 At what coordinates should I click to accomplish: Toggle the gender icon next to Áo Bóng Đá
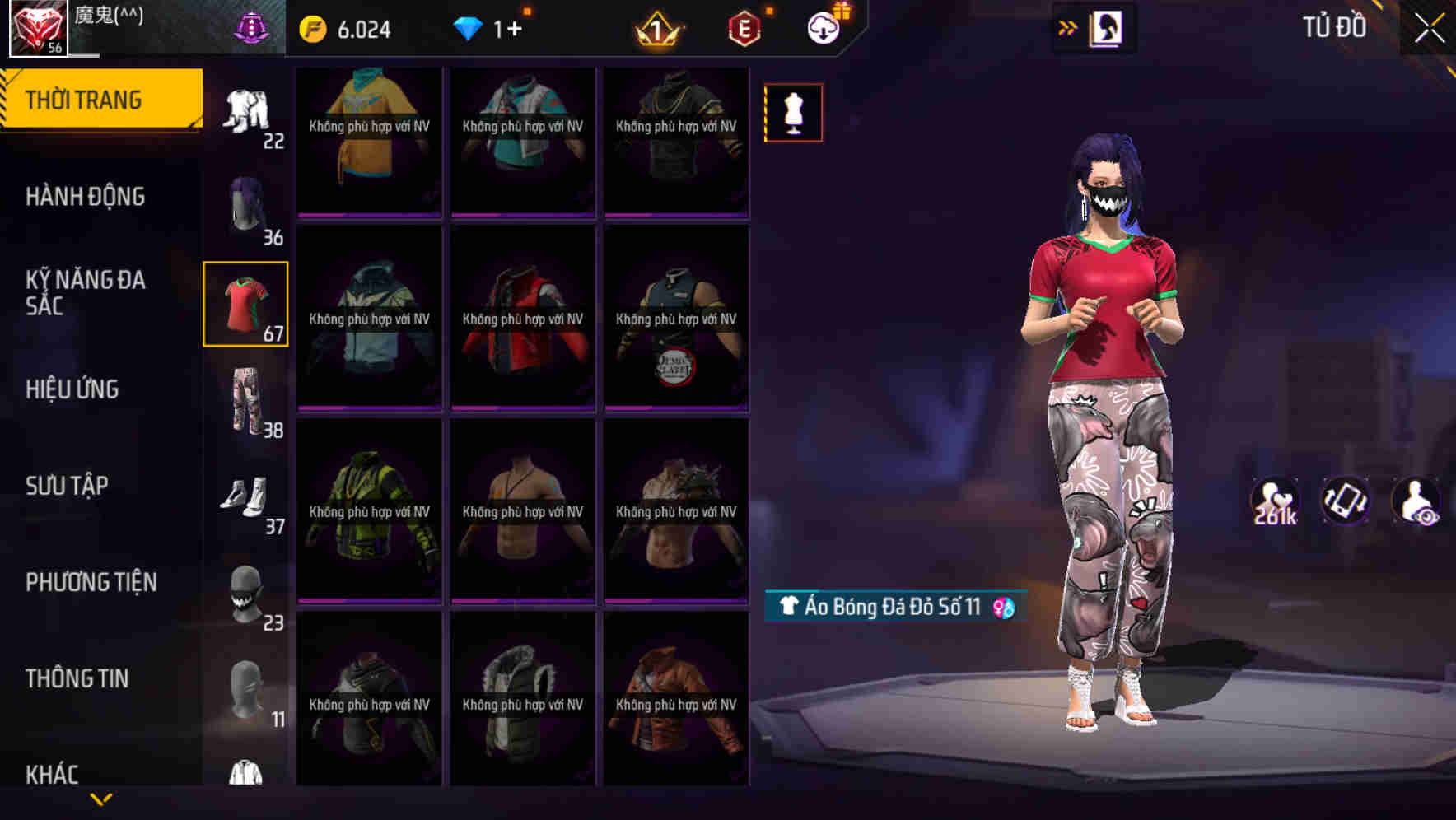1006,608
